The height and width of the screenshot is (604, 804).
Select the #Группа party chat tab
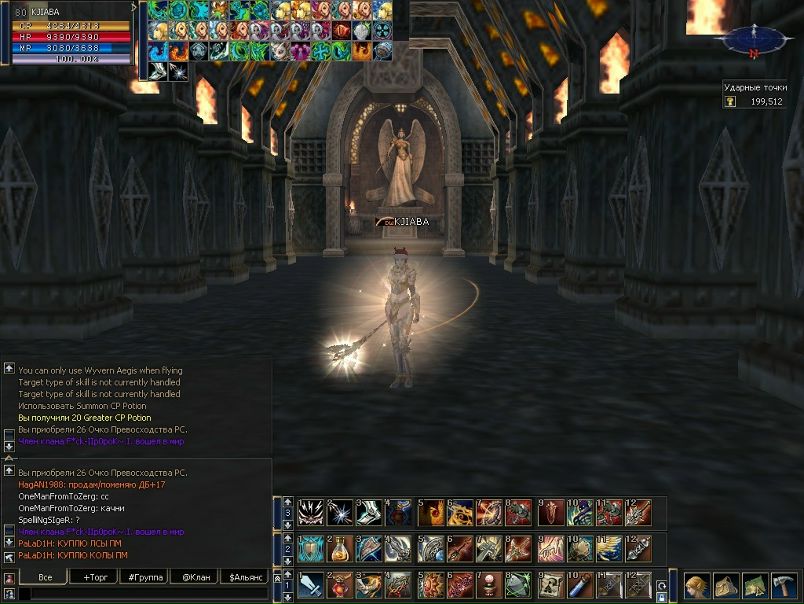(x=145, y=577)
